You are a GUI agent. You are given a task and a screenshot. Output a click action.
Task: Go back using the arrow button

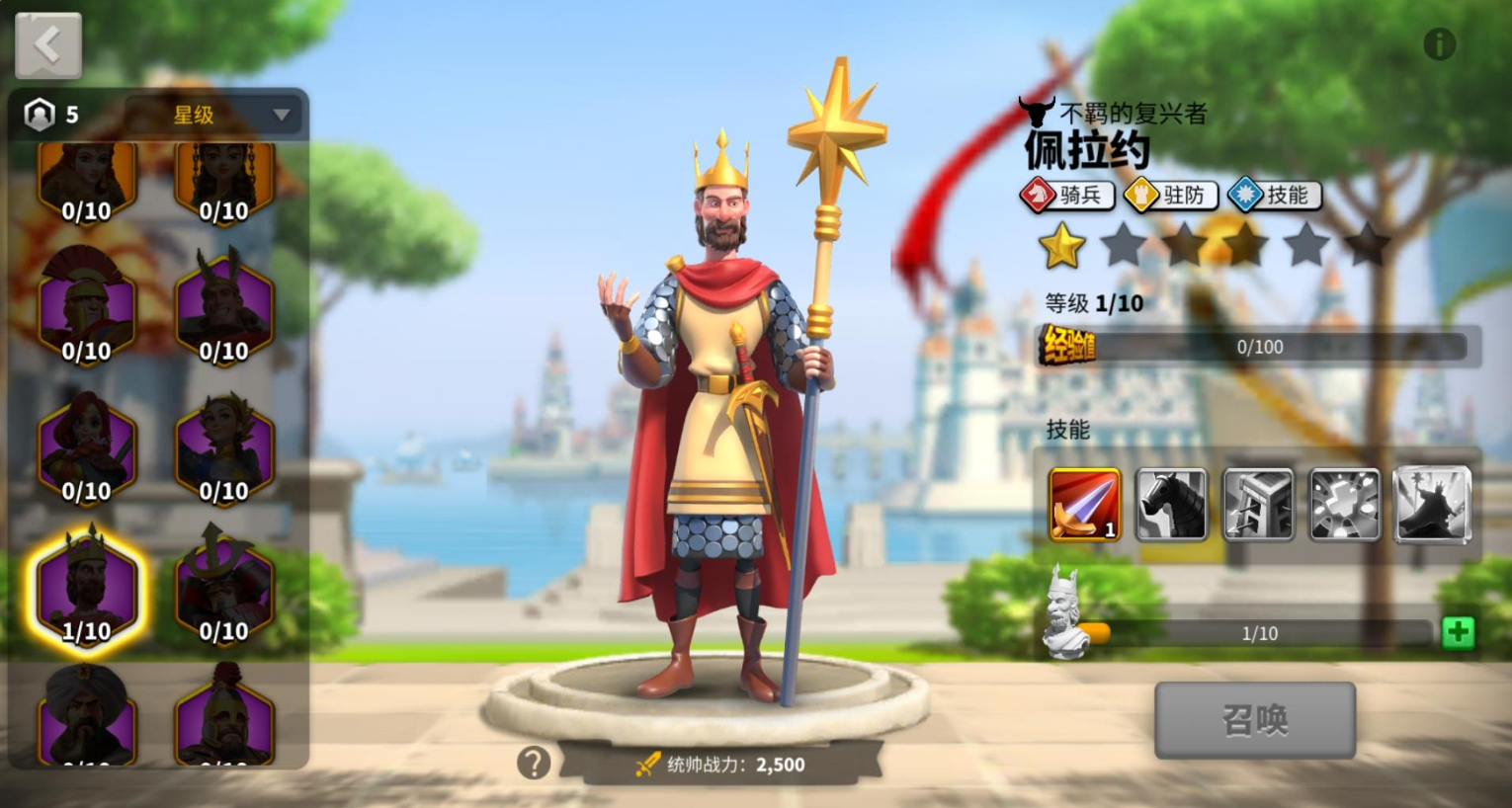[47, 44]
